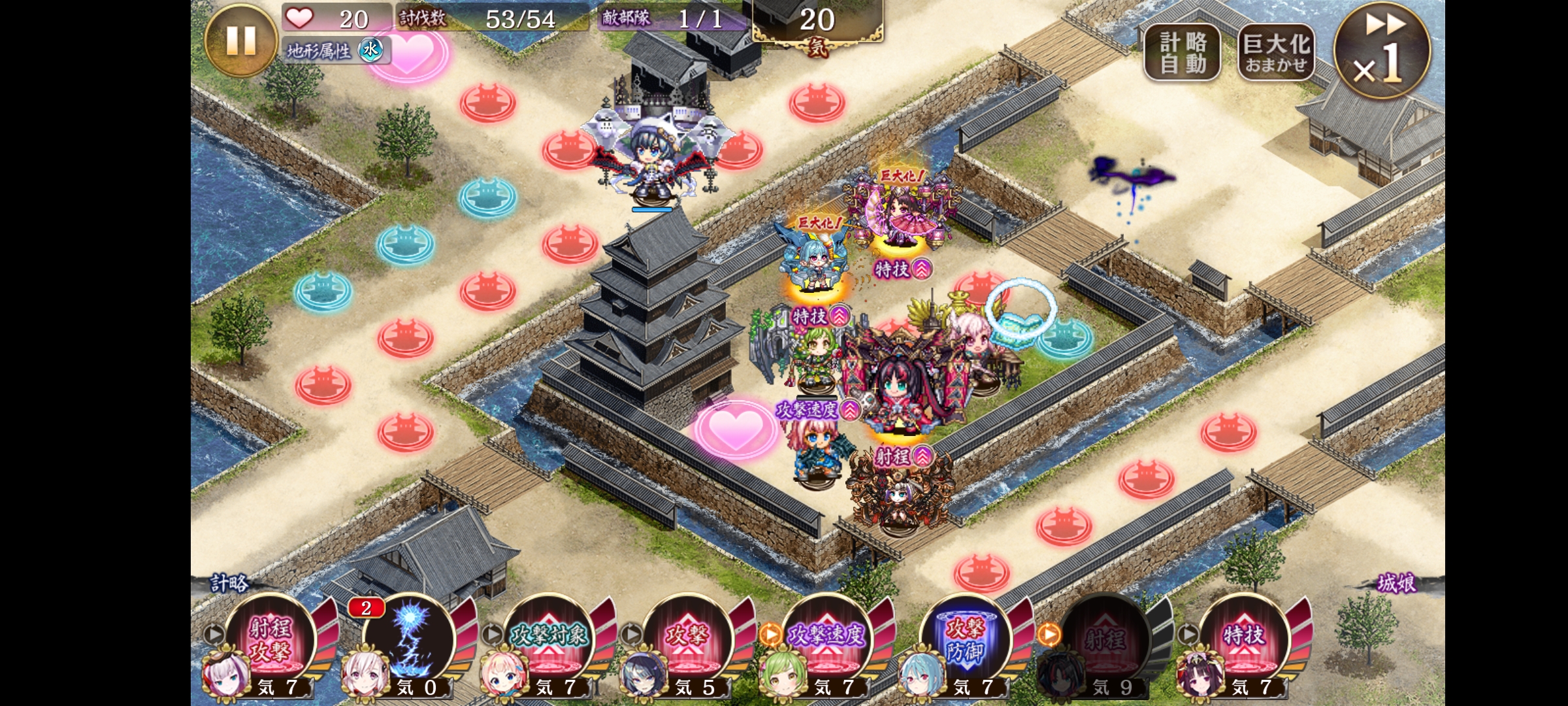Use the lightning bolt strategy skill
This screenshot has height=706, width=1568.
click(410, 639)
